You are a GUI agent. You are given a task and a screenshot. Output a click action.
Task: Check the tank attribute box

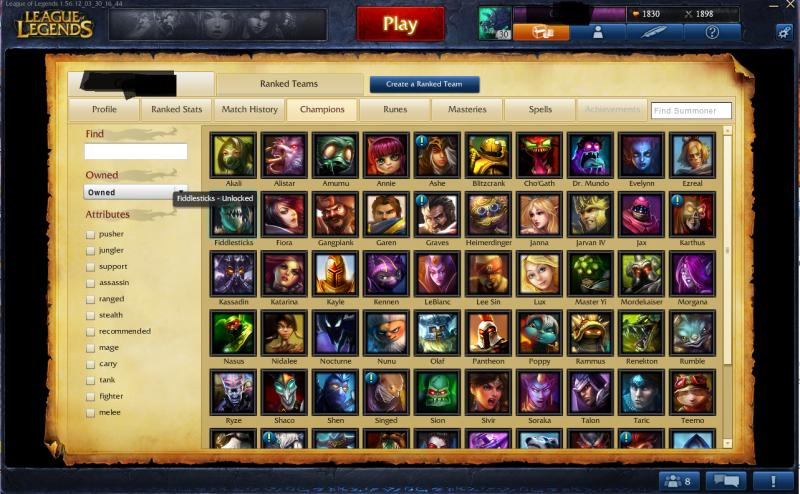pyautogui.click(x=91, y=380)
